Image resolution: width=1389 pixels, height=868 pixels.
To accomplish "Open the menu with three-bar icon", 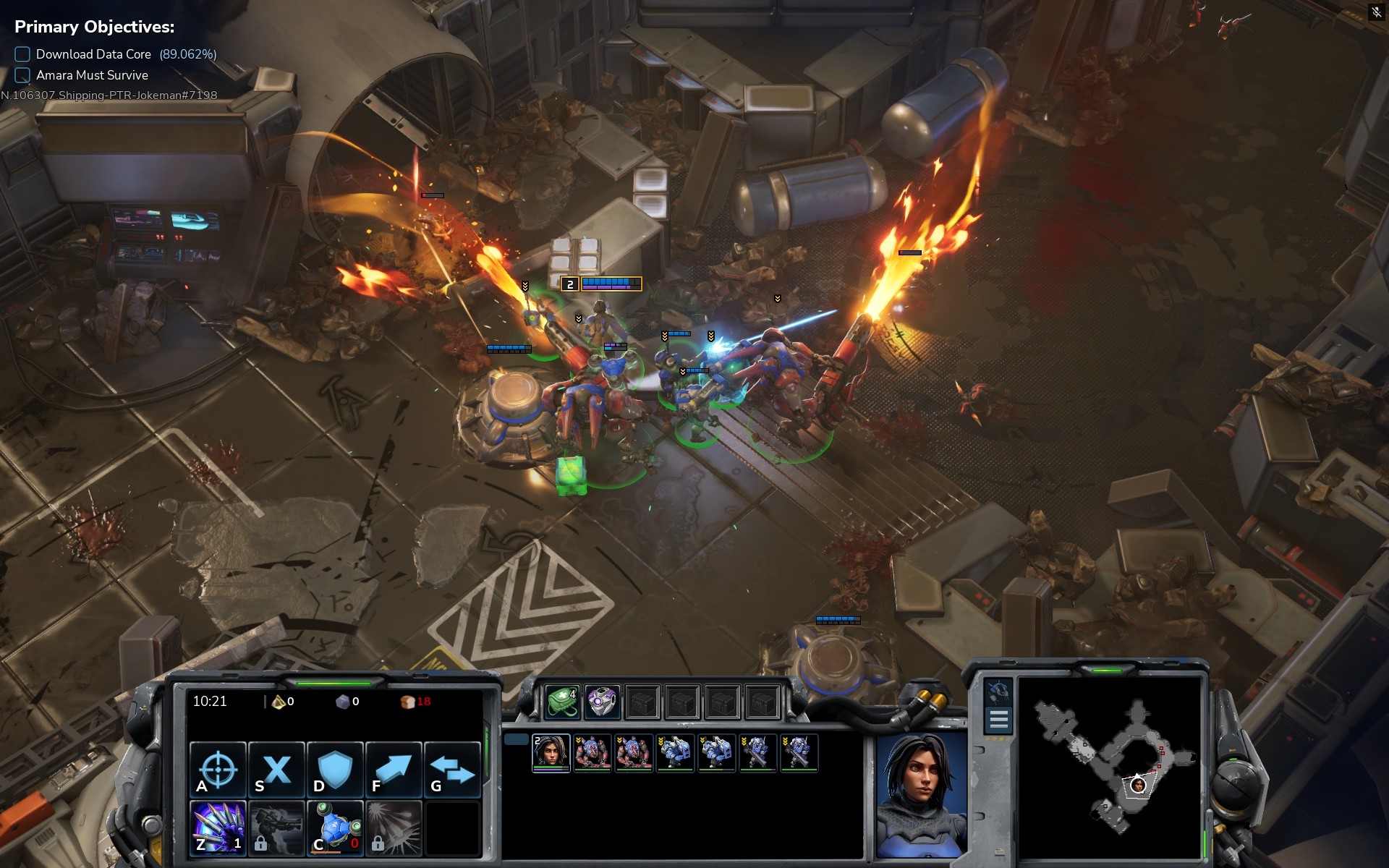I will point(998,720).
